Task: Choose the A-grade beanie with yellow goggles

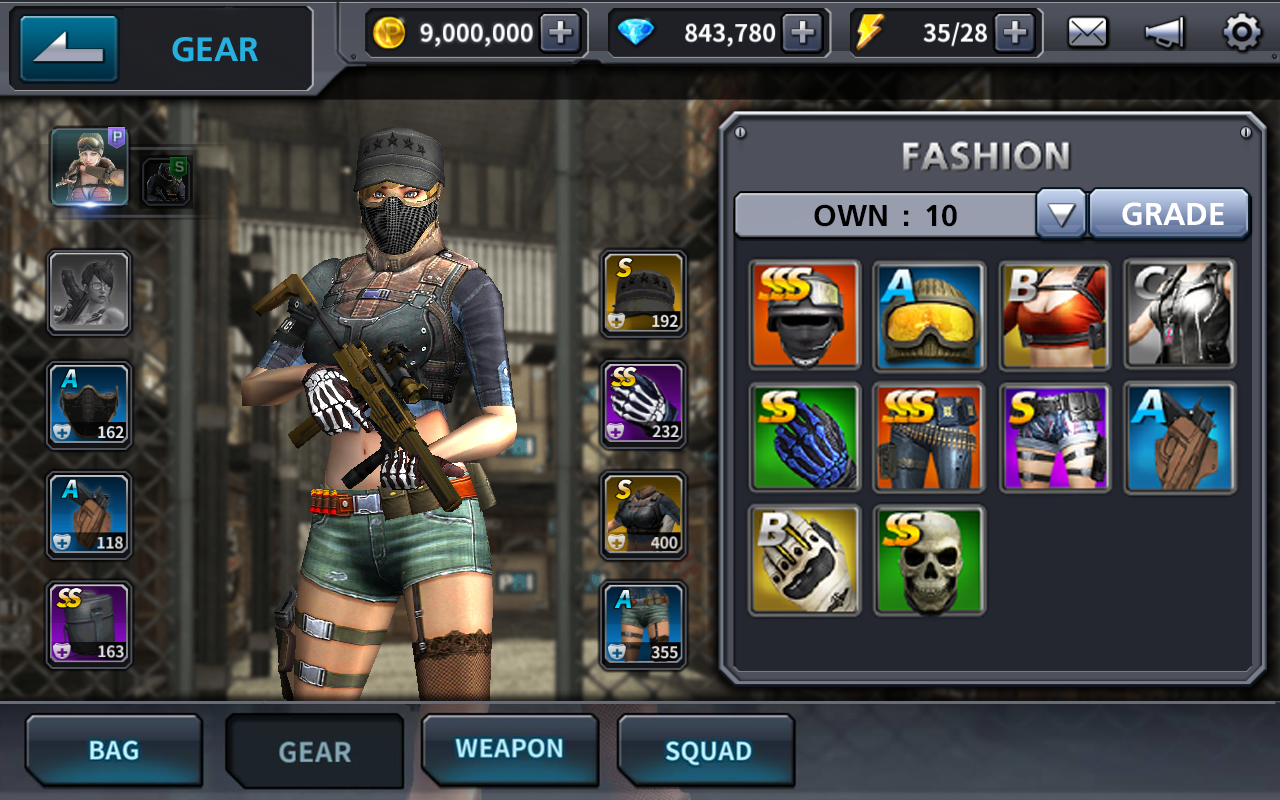Action: point(929,315)
